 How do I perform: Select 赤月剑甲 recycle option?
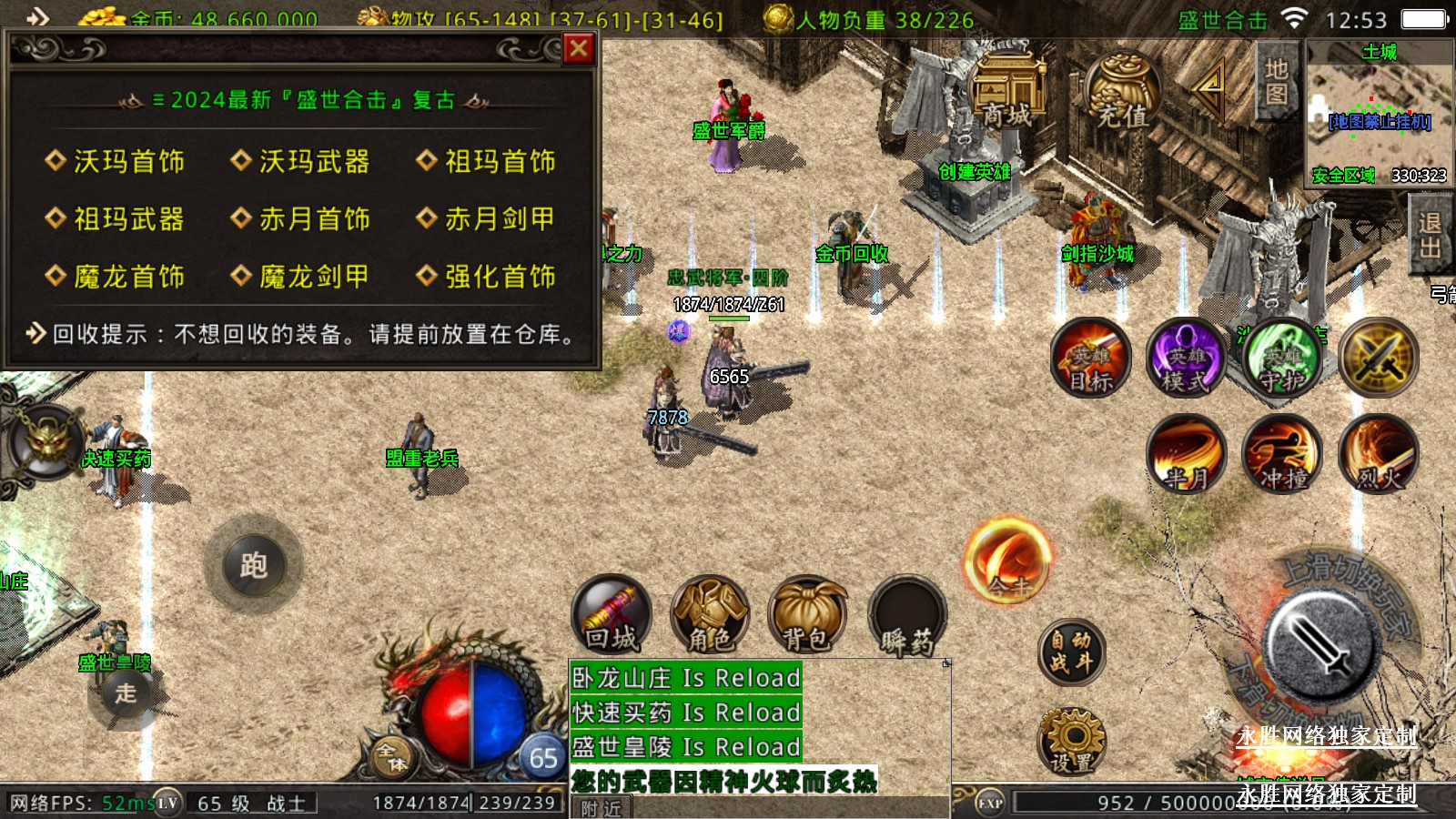coord(487,219)
